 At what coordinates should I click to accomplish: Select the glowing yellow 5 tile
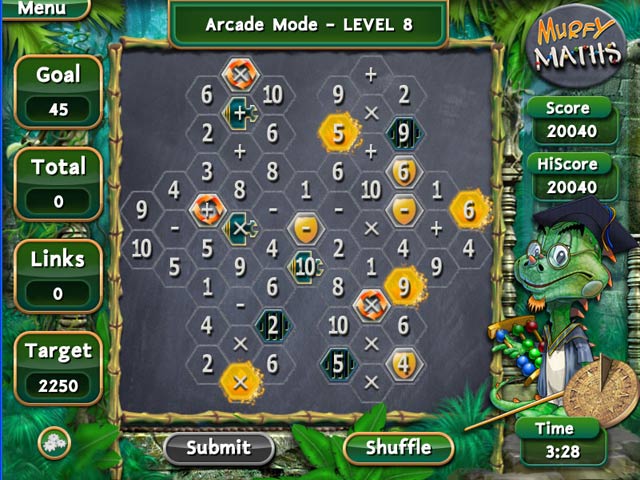coord(338,133)
